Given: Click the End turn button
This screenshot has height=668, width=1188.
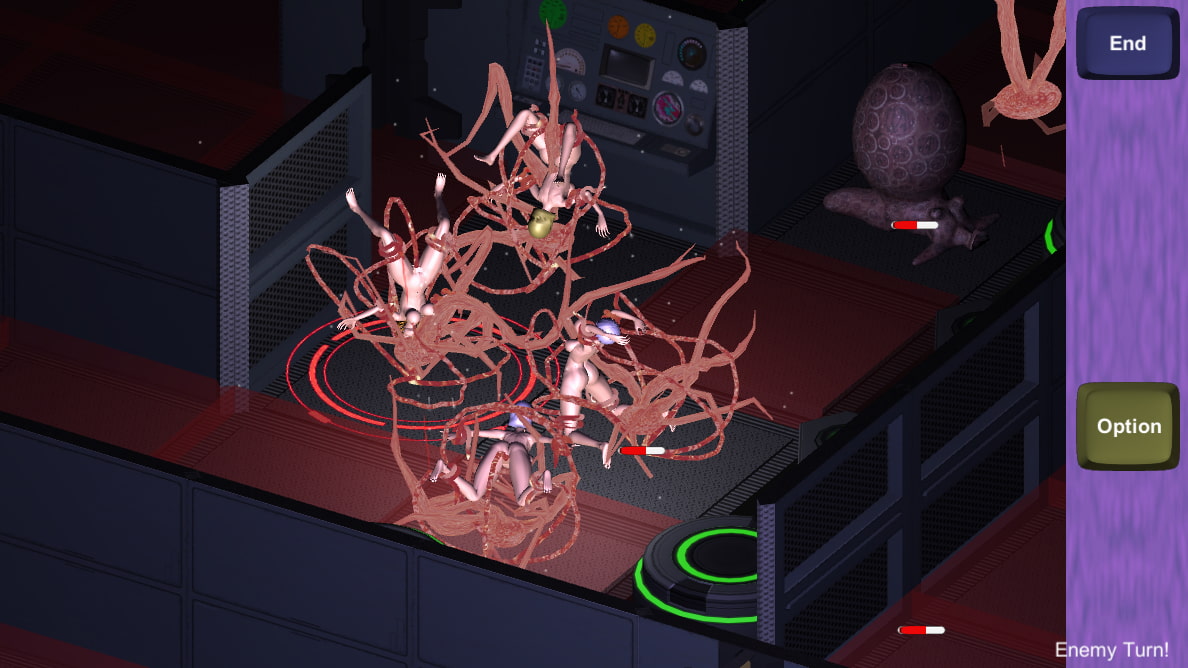Looking at the screenshot, I should (x=1127, y=44).
